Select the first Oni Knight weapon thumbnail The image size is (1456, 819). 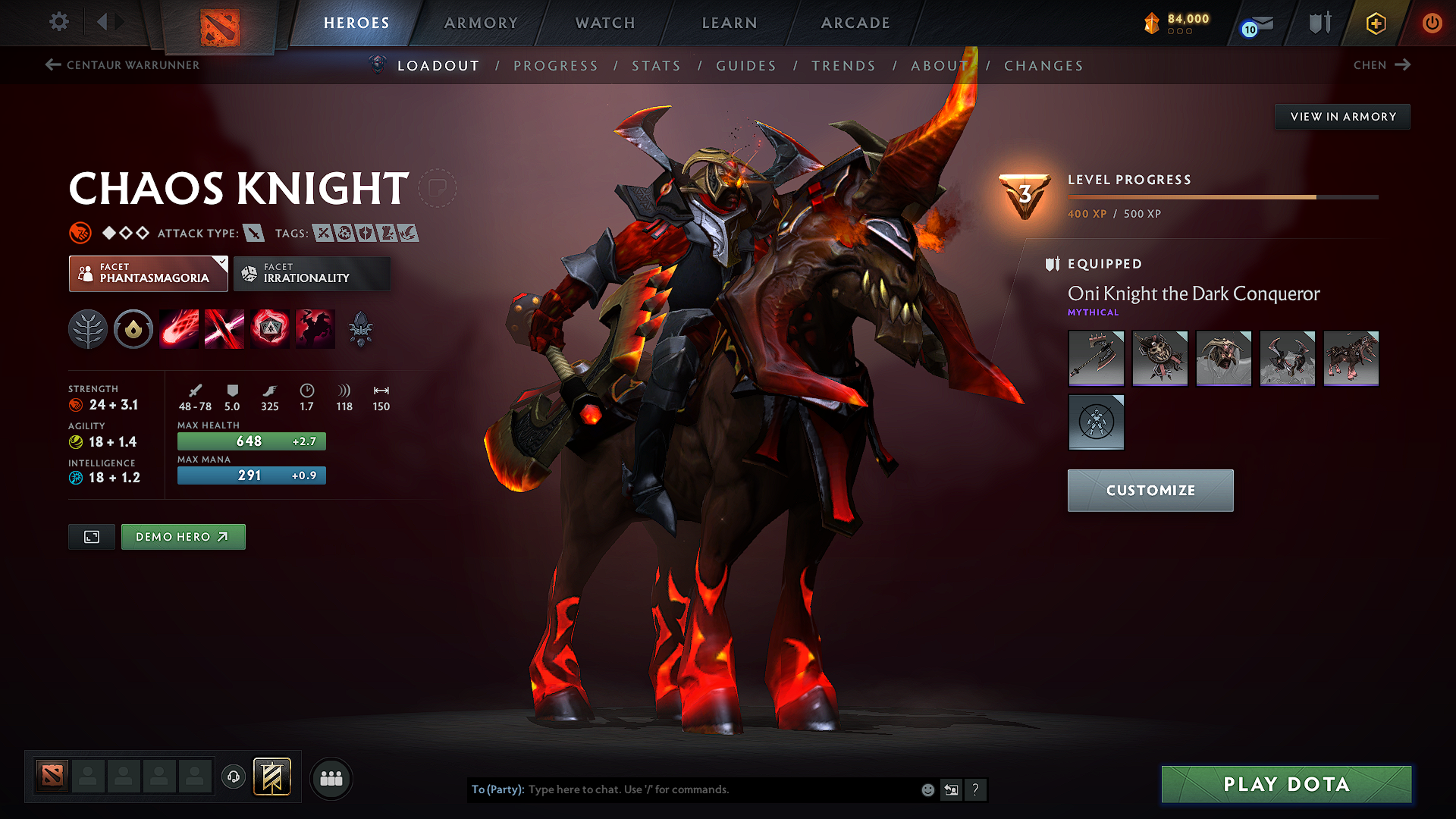point(1096,358)
